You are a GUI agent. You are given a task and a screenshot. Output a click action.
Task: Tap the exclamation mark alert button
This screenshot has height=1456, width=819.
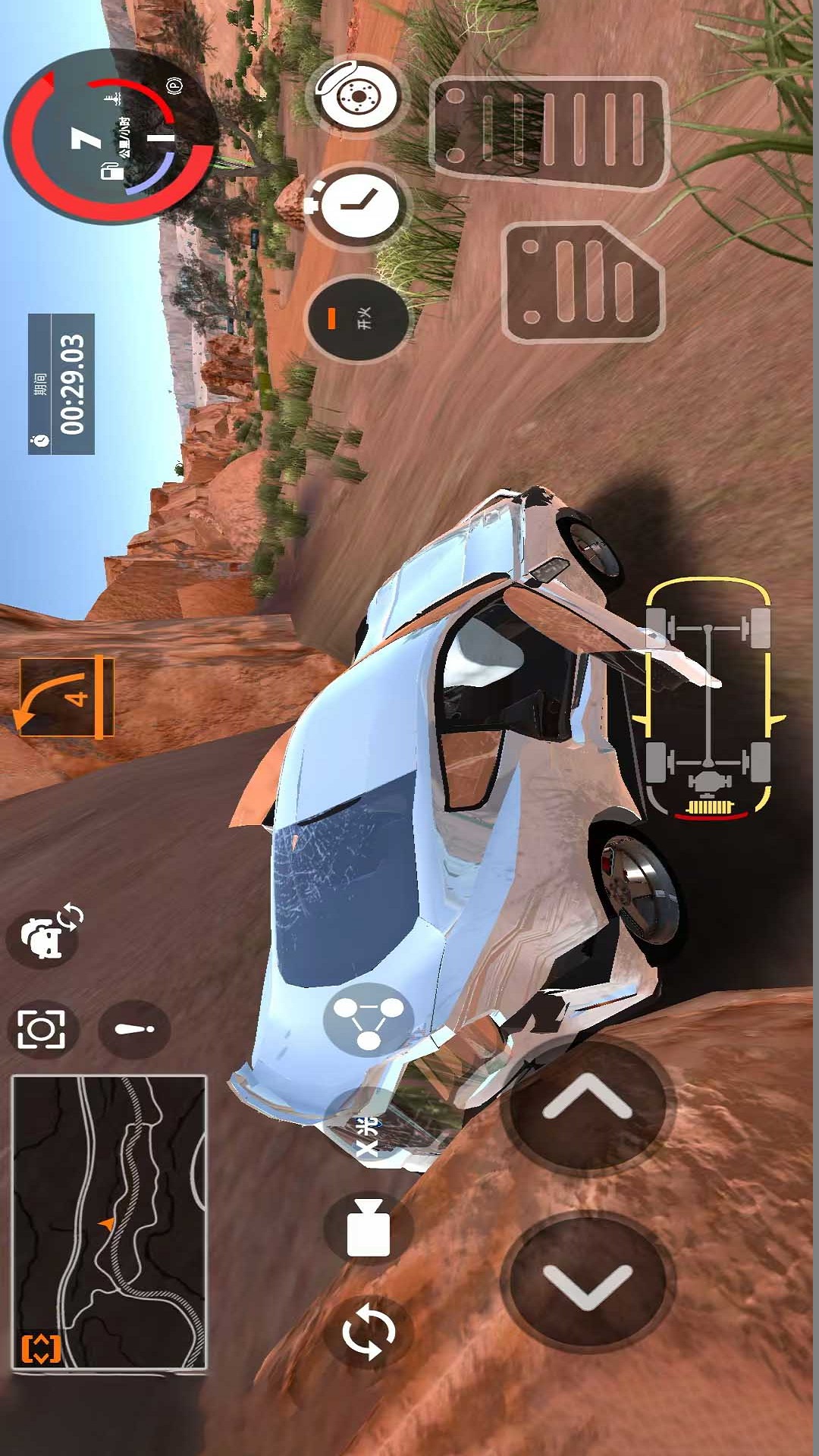click(x=134, y=1029)
